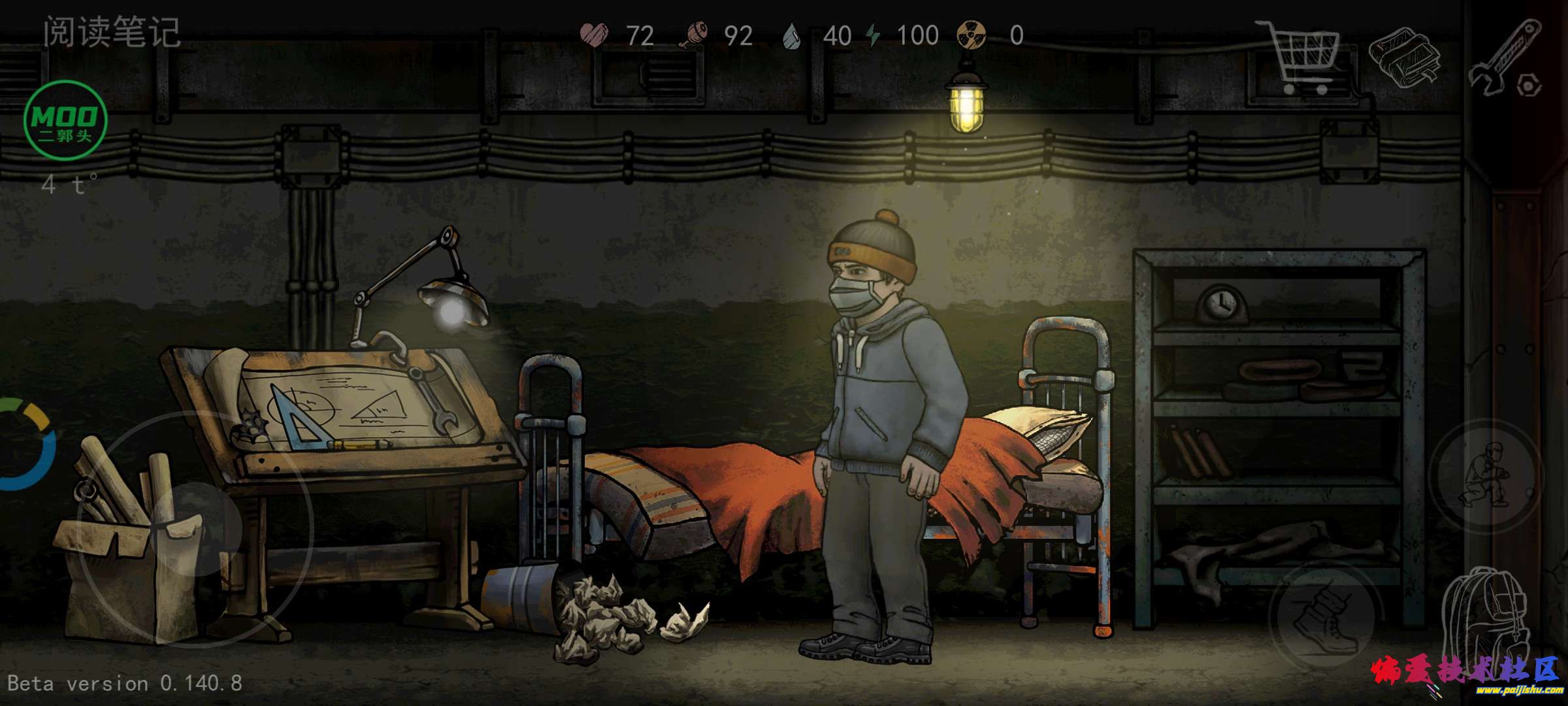Tap the virtual movement joystick
Screen dimensions: 1568x706
pyautogui.click(x=196, y=528)
